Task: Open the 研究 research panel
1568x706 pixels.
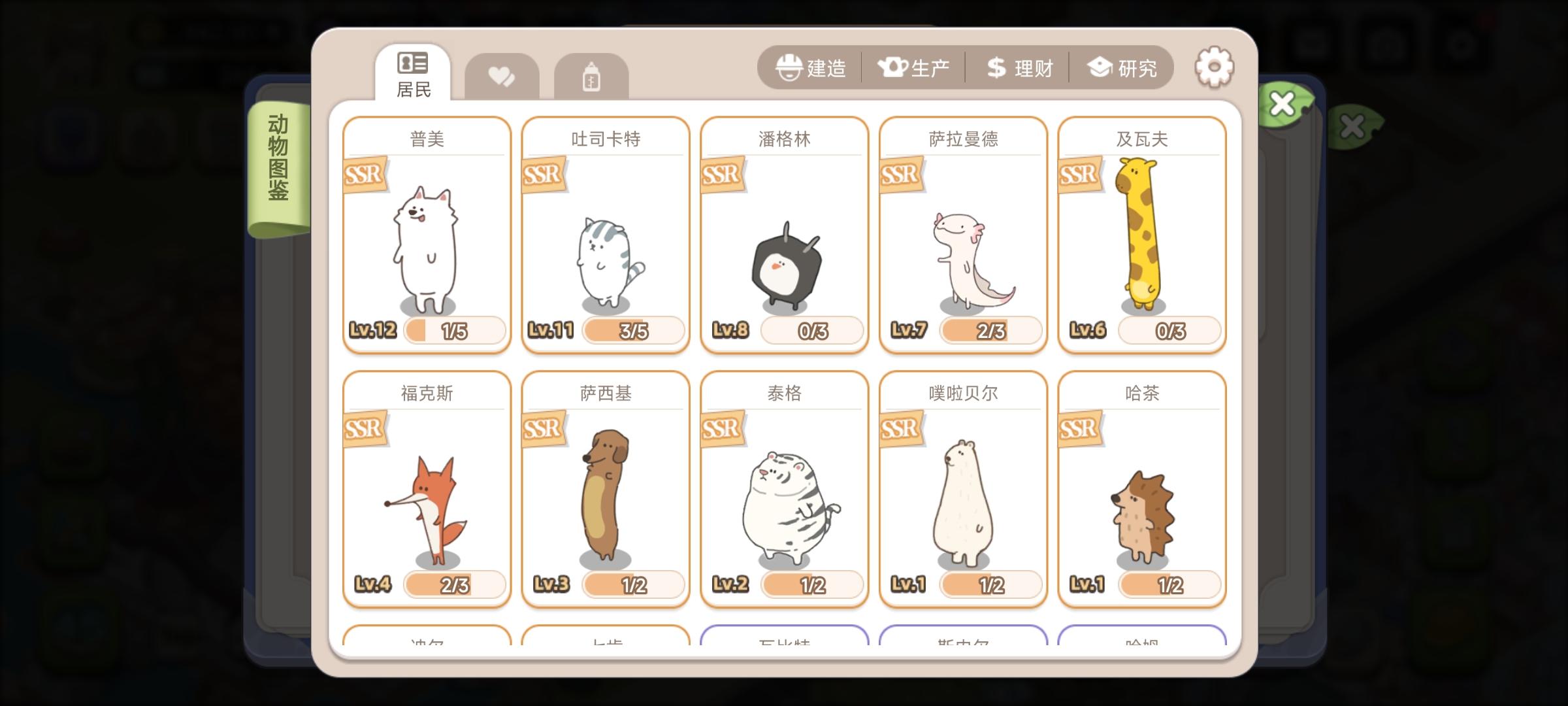Action: [x=1122, y=67]
